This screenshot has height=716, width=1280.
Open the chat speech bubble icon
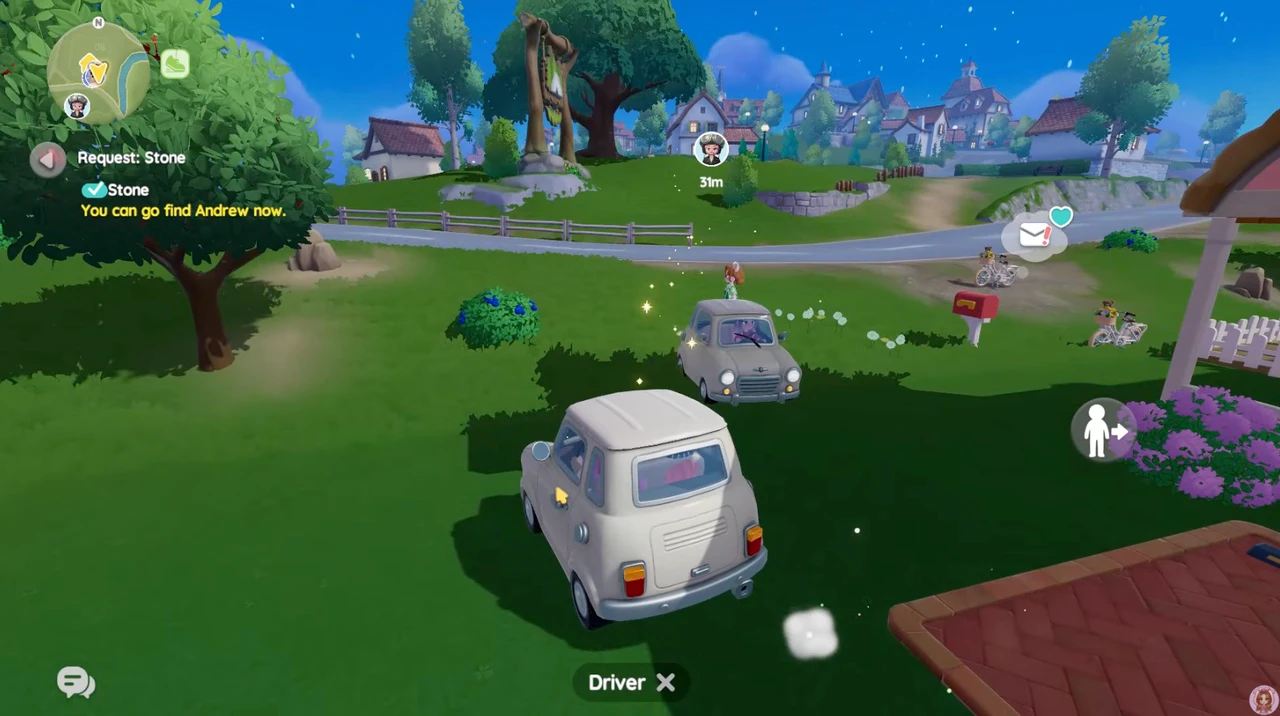pyautogui.click(x=76, y=683)
